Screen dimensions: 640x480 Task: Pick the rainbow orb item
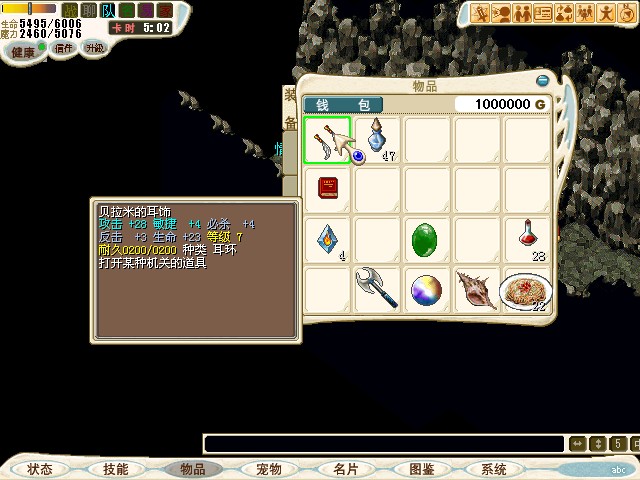tap(427, 290)
